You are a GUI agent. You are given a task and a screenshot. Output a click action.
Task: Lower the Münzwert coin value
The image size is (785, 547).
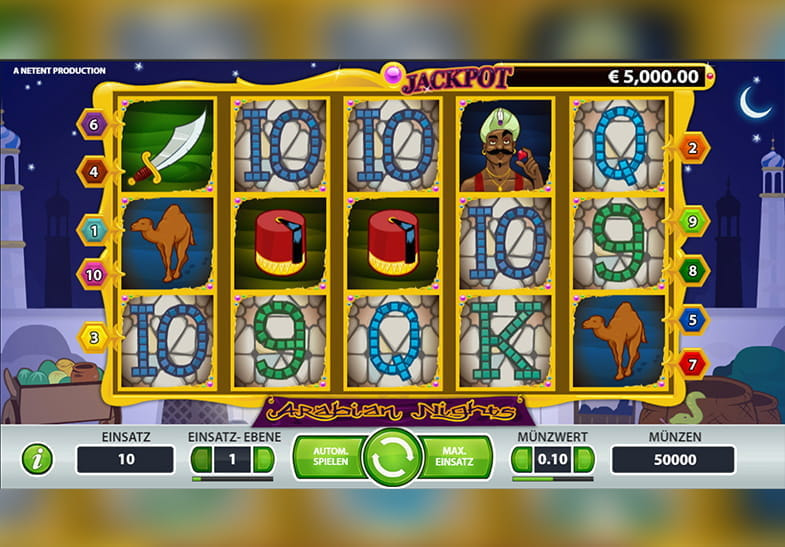pyautogui.click(x=521, y=460)
